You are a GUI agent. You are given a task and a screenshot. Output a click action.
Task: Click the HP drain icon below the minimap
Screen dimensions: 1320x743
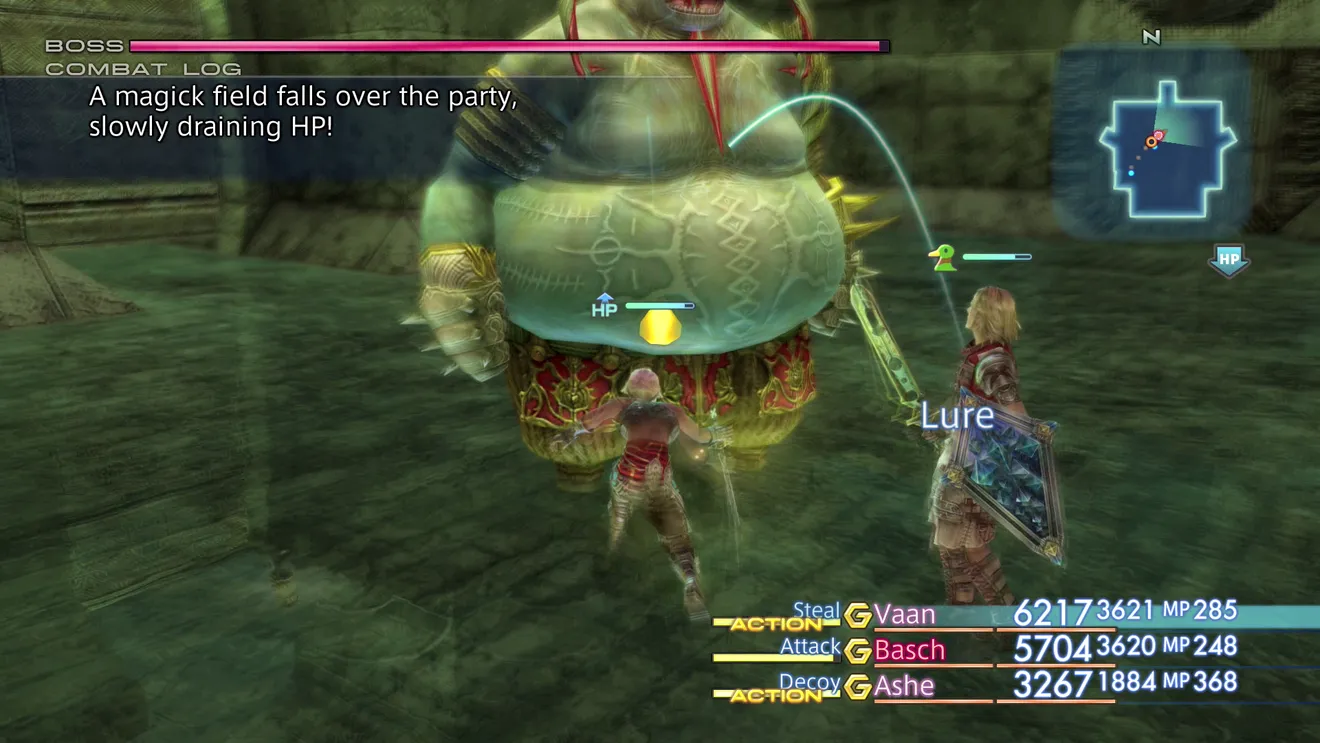(x=1228, y=260)
